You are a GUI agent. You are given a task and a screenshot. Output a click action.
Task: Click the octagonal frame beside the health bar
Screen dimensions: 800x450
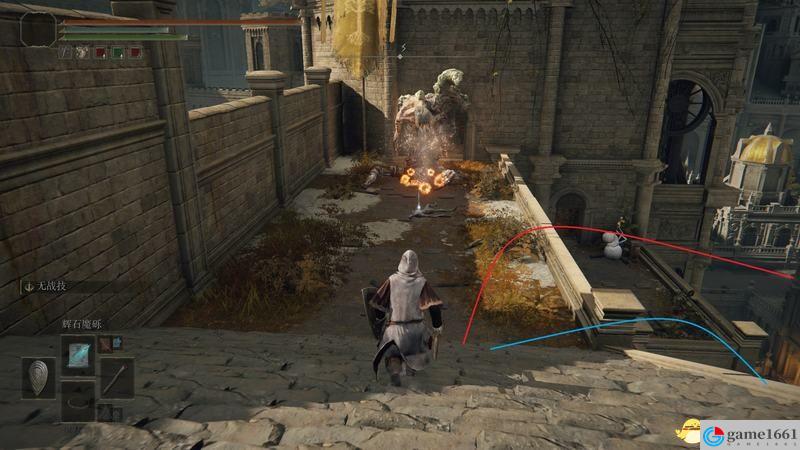(39, 29)
